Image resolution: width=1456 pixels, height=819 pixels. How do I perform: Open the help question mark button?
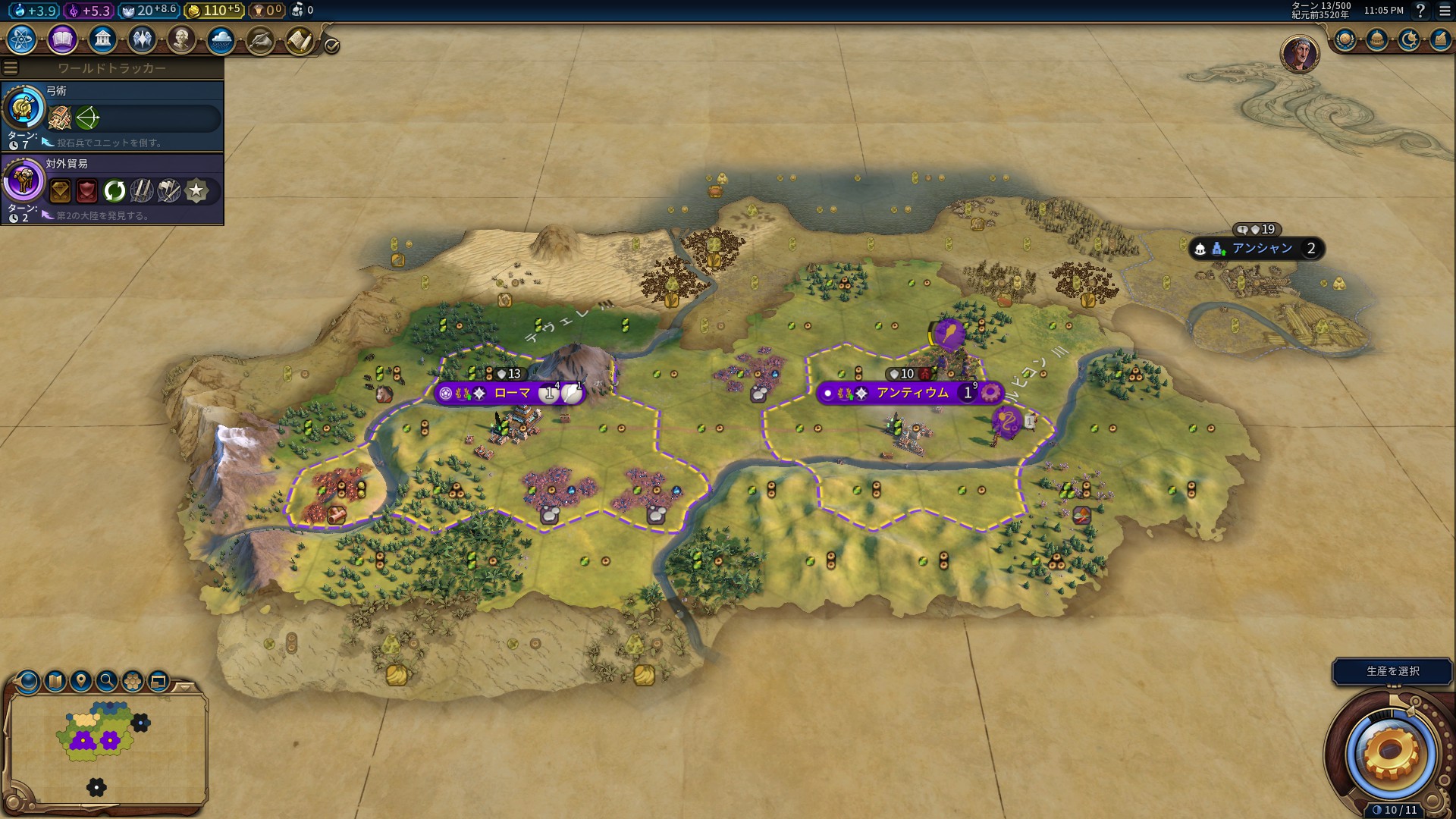click(x=1420, y=11)
